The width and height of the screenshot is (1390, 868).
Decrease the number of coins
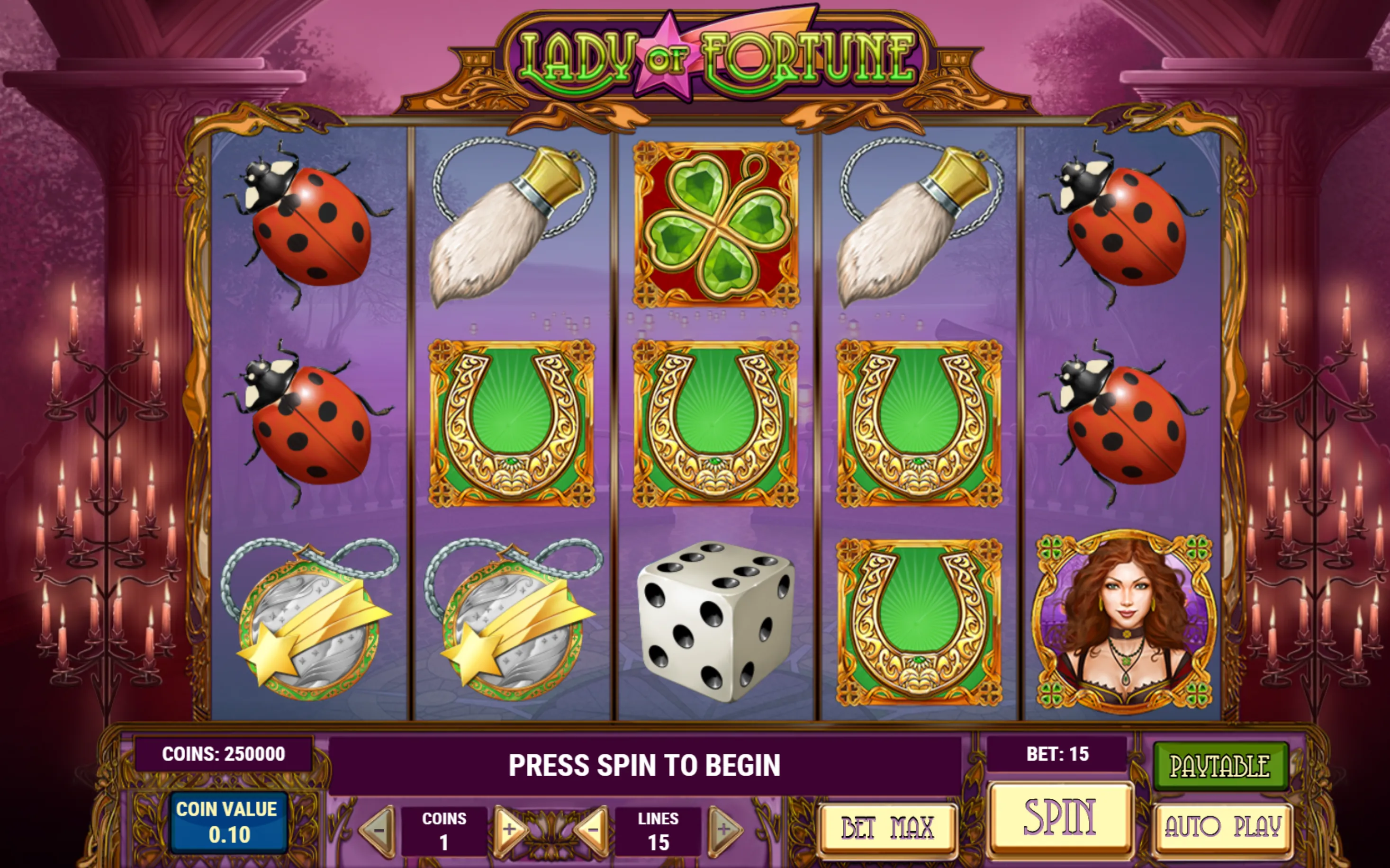coord(379,830)
